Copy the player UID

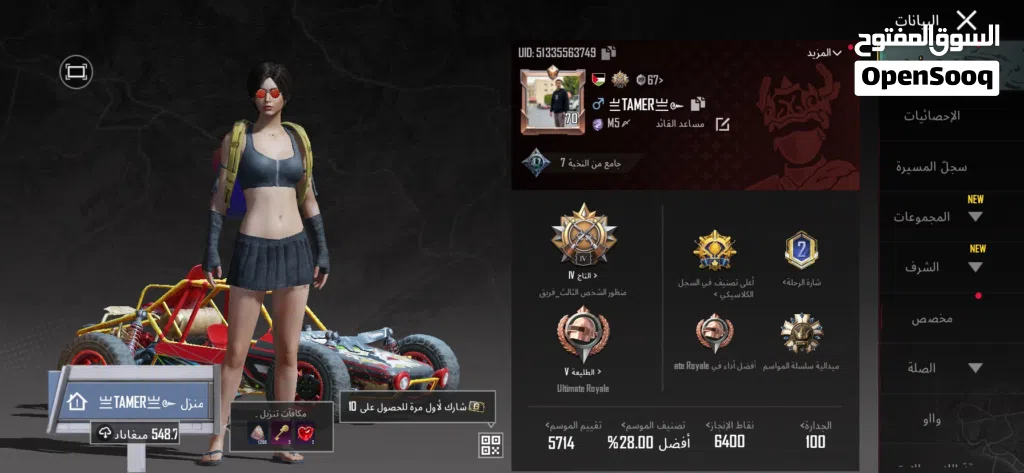609,52
